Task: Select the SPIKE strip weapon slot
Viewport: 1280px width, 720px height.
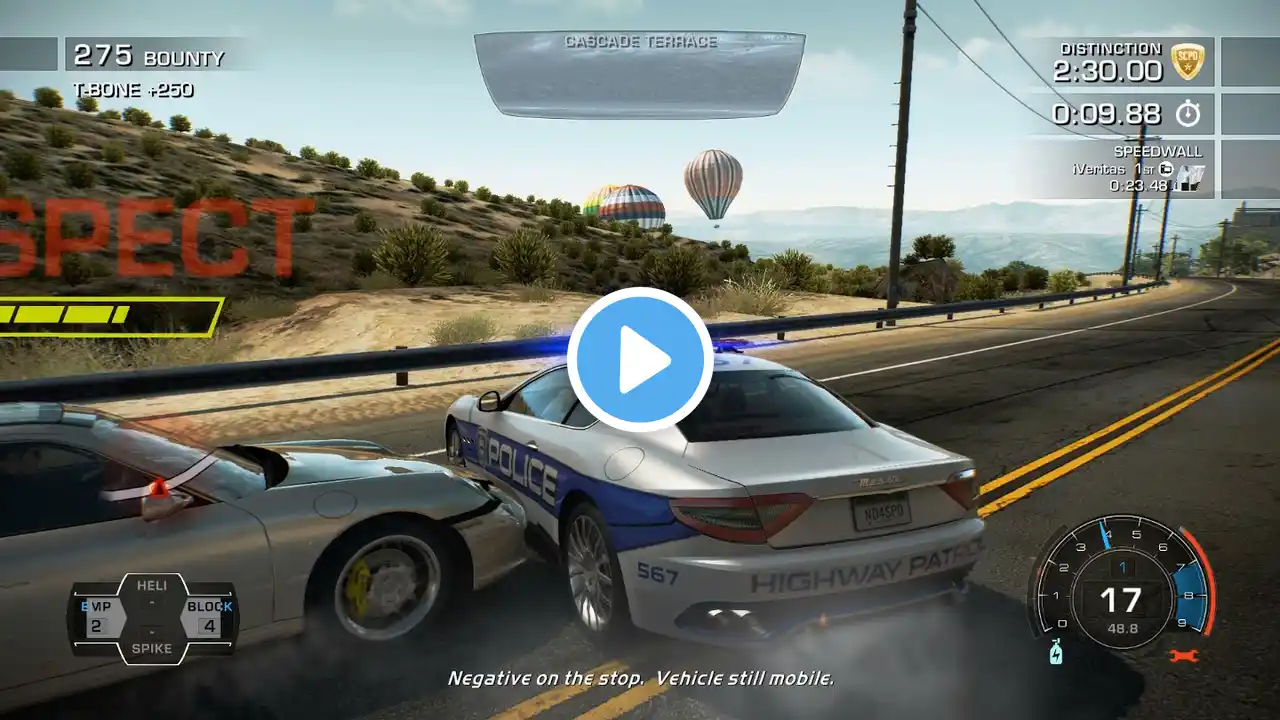Action: tap(152, 648)
